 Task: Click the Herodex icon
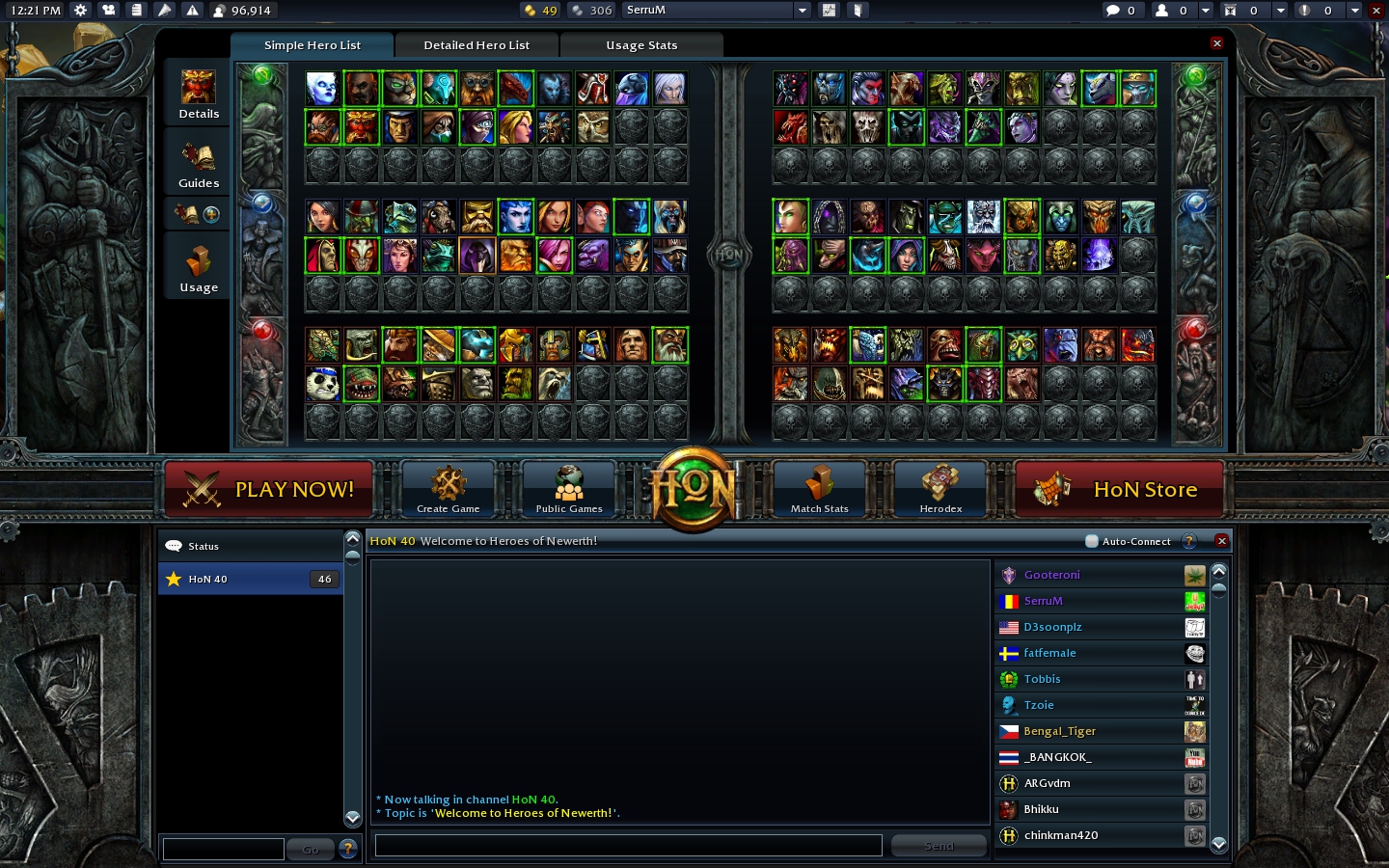939,482
